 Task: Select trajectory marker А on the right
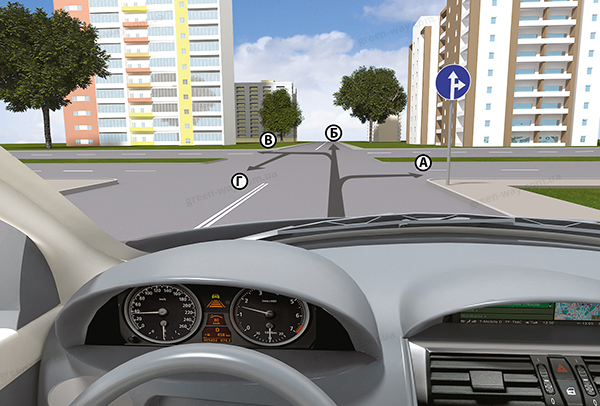coord(423,162)
